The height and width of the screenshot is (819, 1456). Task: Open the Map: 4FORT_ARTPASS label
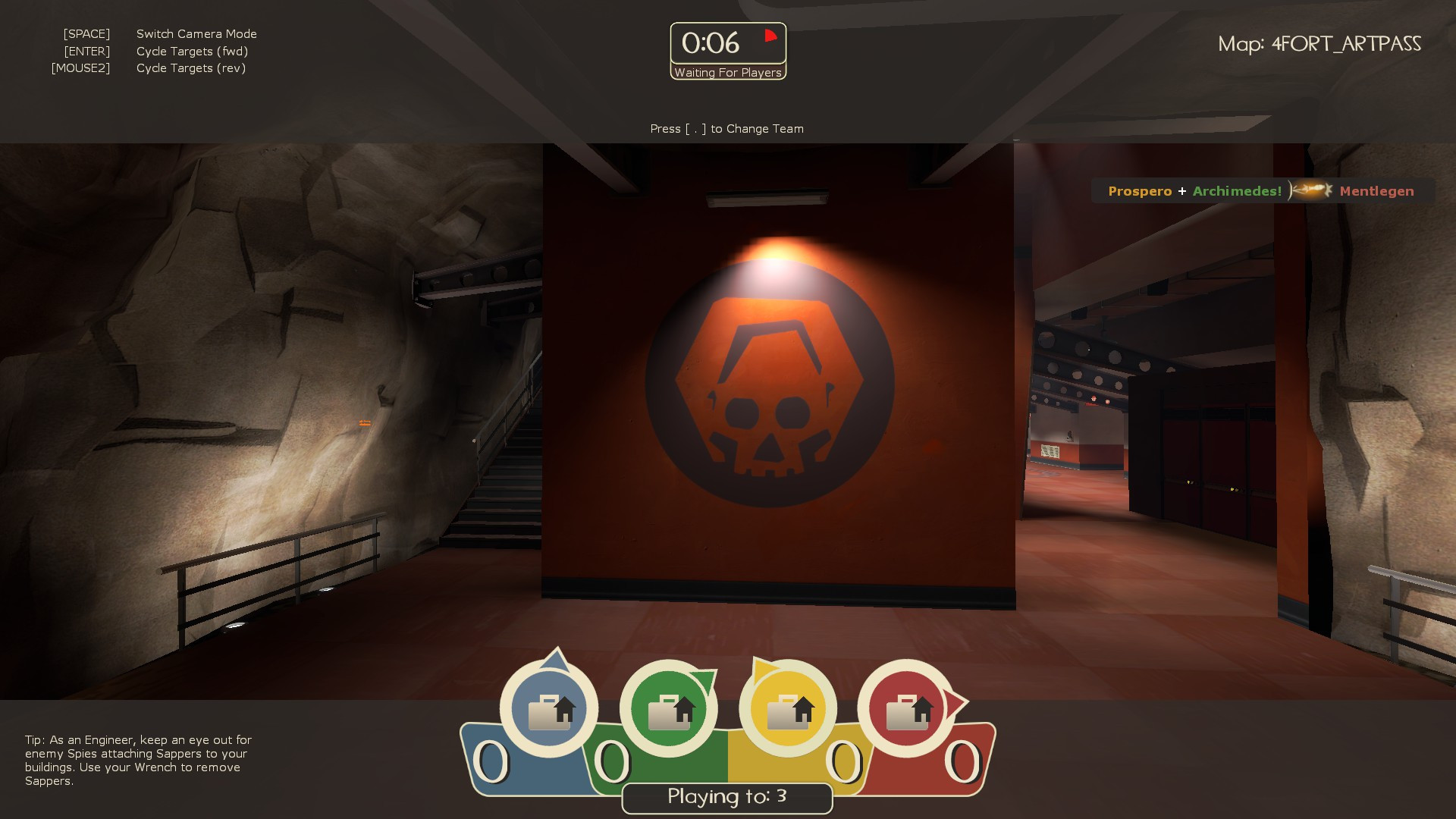tap(1319, 44)
